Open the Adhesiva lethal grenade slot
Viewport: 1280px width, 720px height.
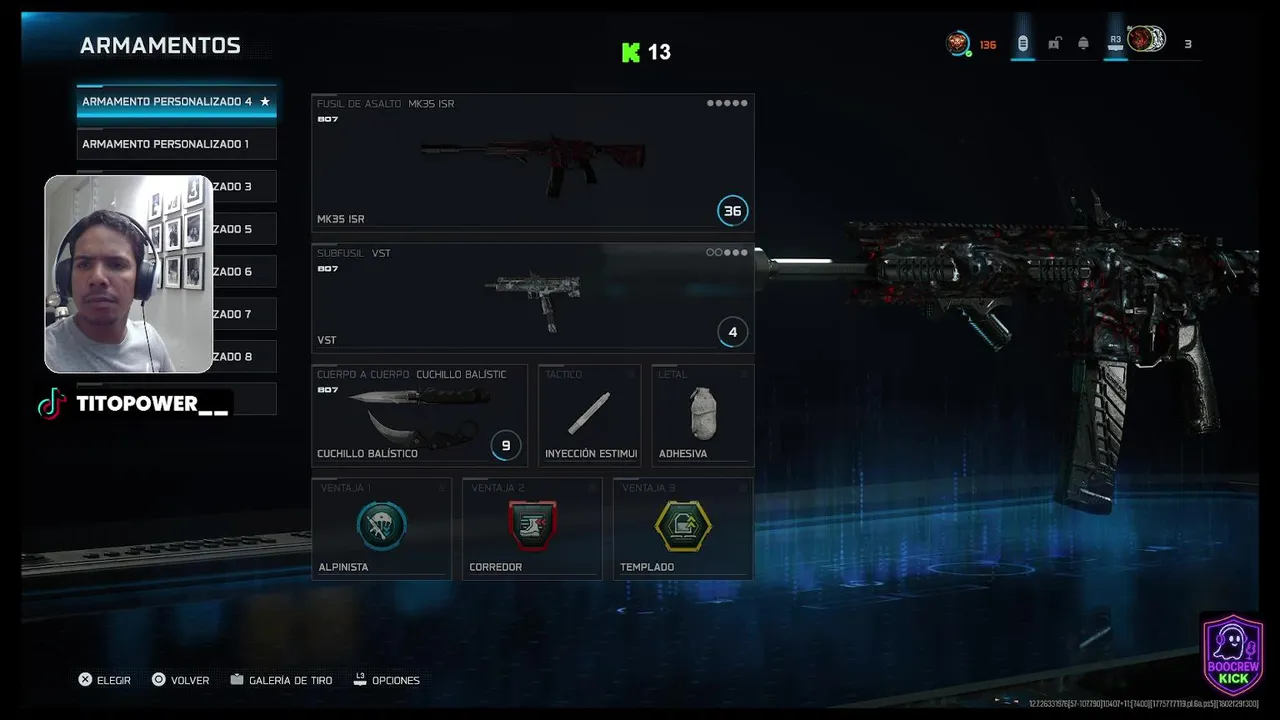coord(702,415)
